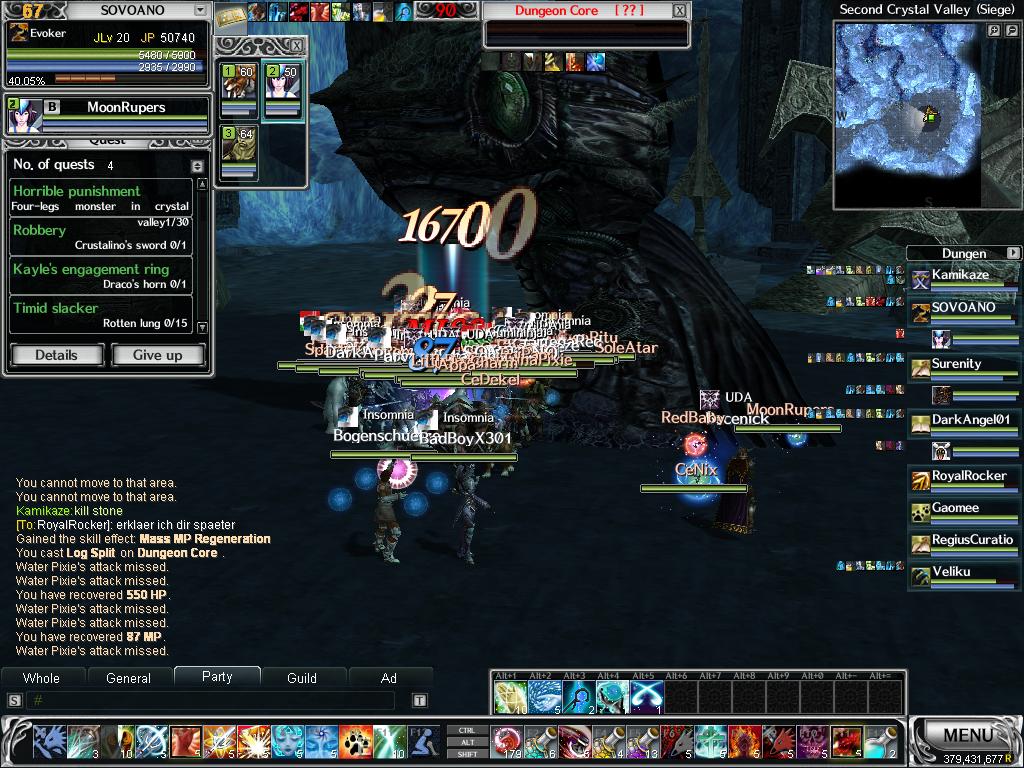Use the paw print skill in hotbar

tap(355, 741)
